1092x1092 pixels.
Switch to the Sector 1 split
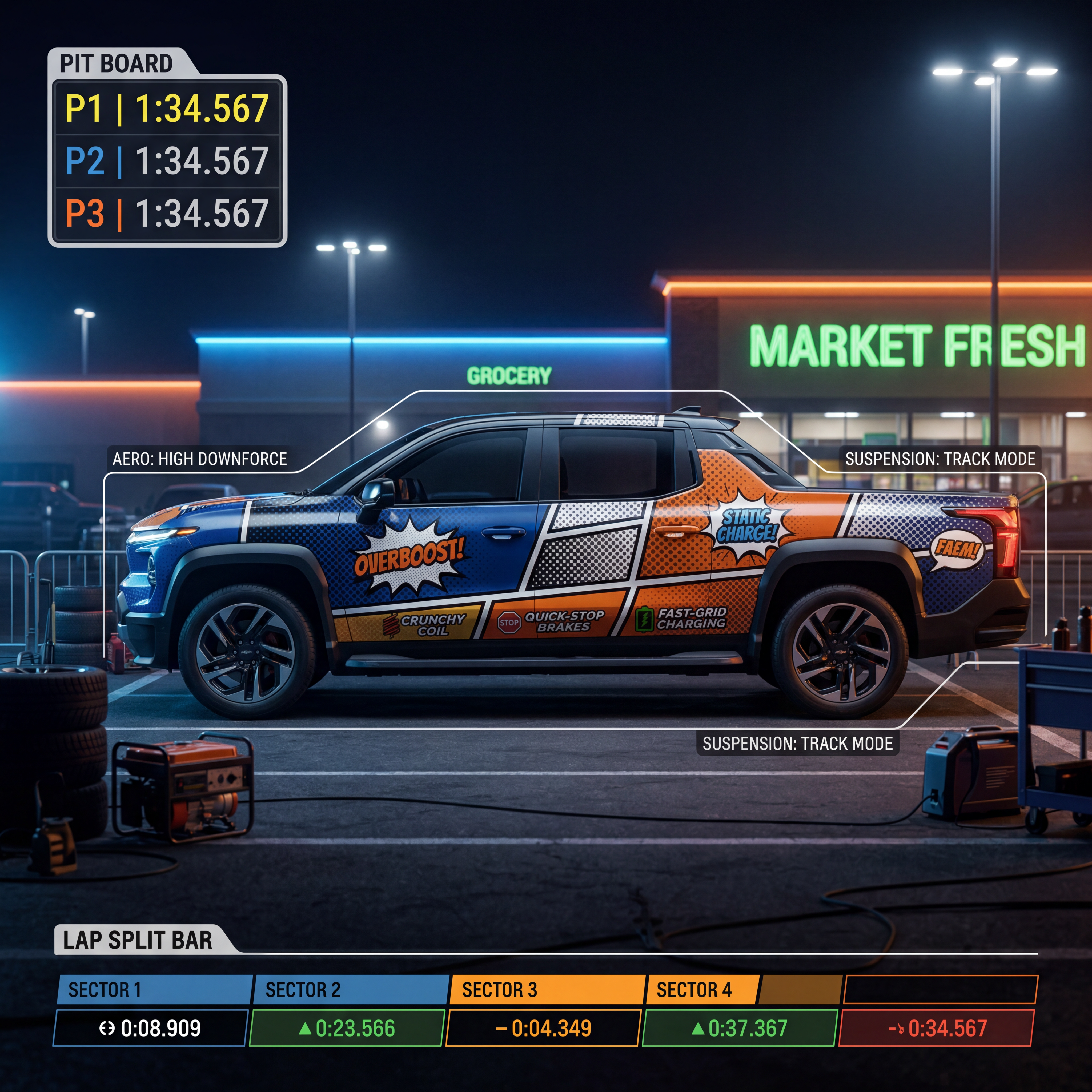(x=154, y=990)
